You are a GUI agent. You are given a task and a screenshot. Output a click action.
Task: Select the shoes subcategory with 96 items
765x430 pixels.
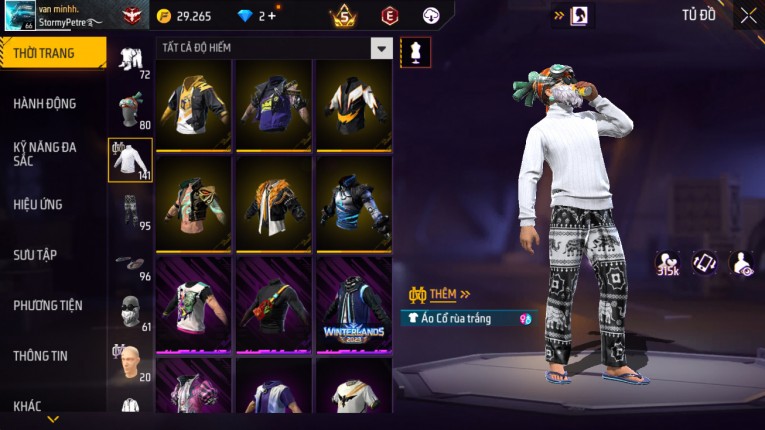(130, 262)
